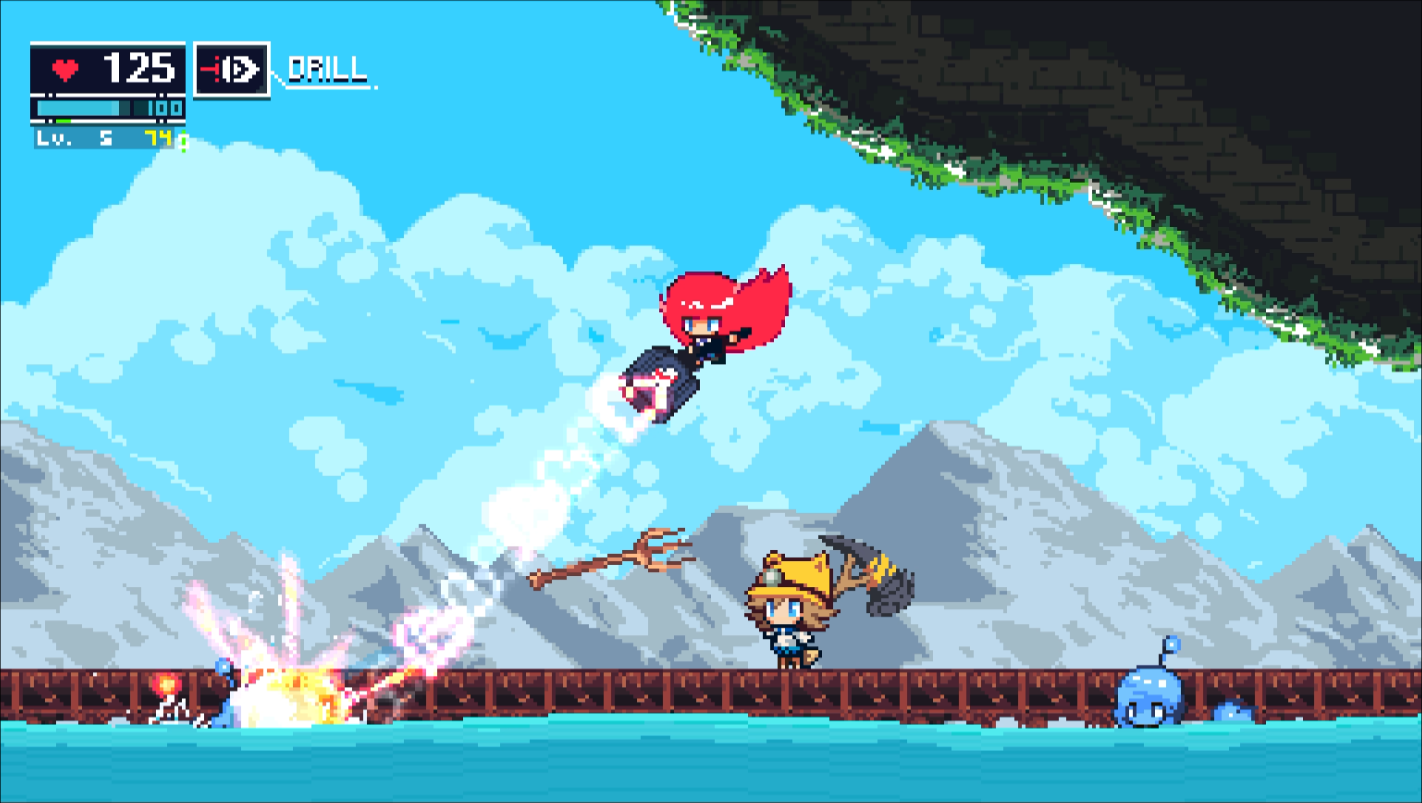Click the red heart icon beside the health value

(x=63, y=68)
